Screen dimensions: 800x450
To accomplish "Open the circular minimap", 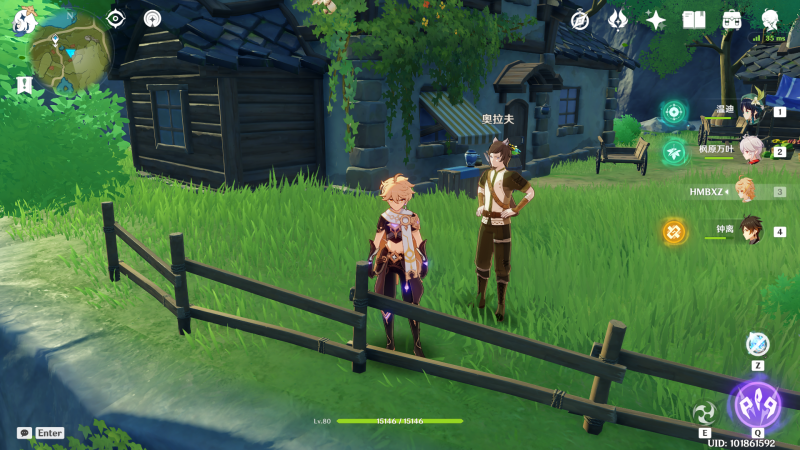I will [x=70, y=48].
